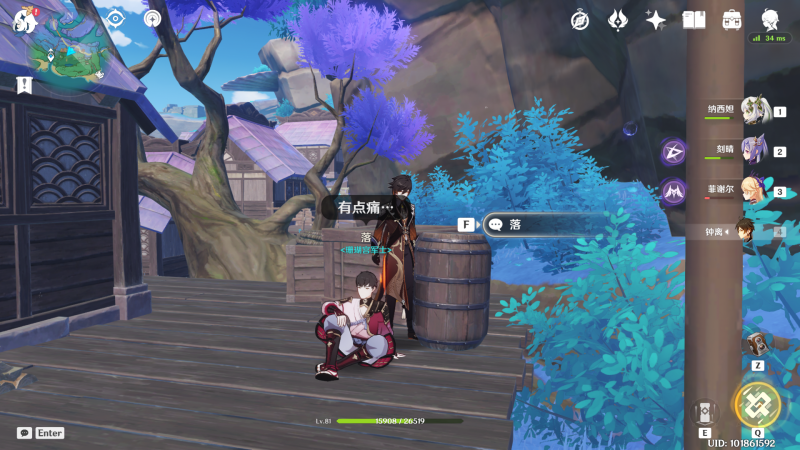Open the minimap
800x450 pixels.
click(67, 56)
